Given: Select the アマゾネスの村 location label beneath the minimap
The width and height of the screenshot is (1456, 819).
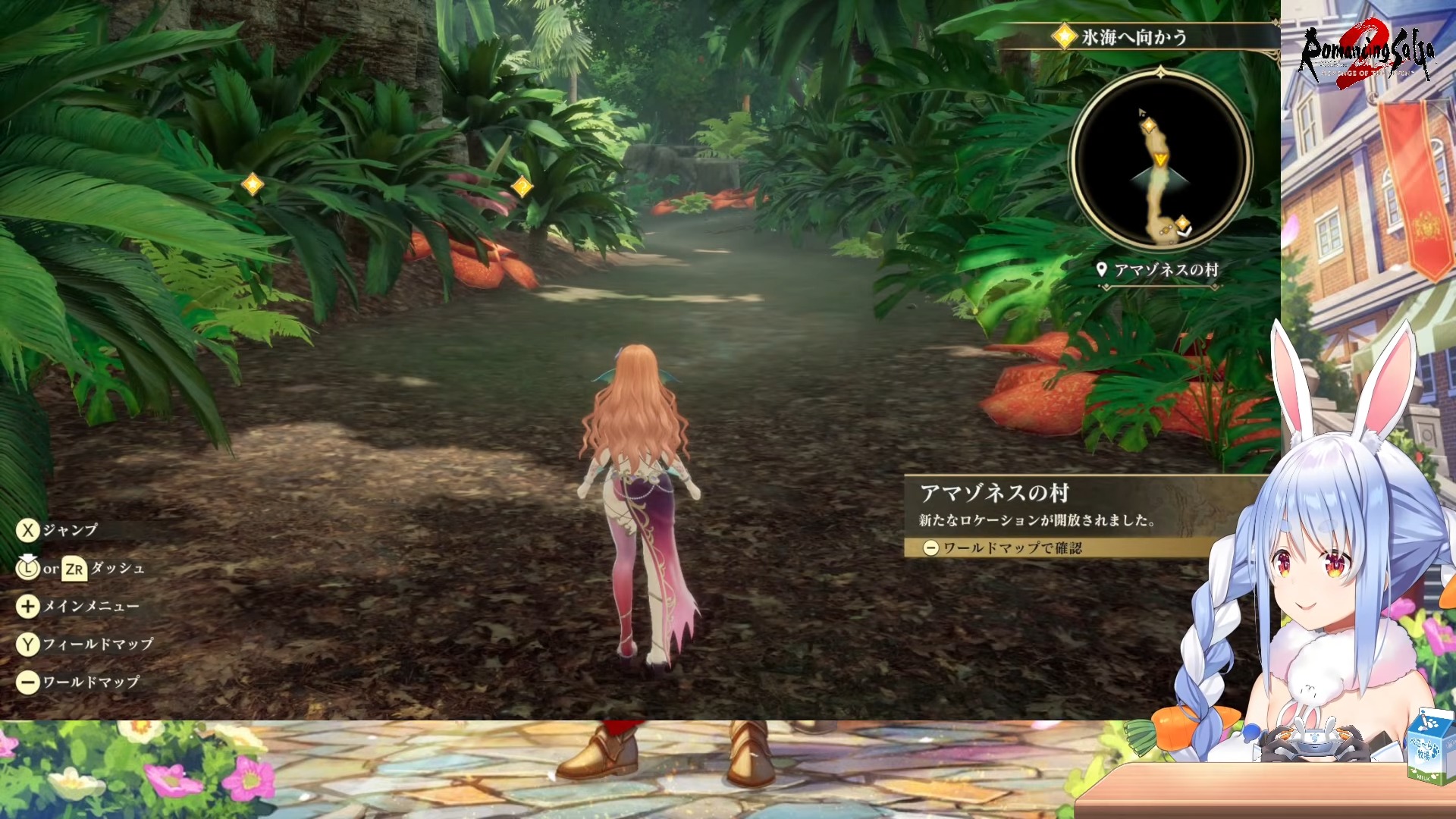Looking at the screenshot, I should tap(1159, 270).
